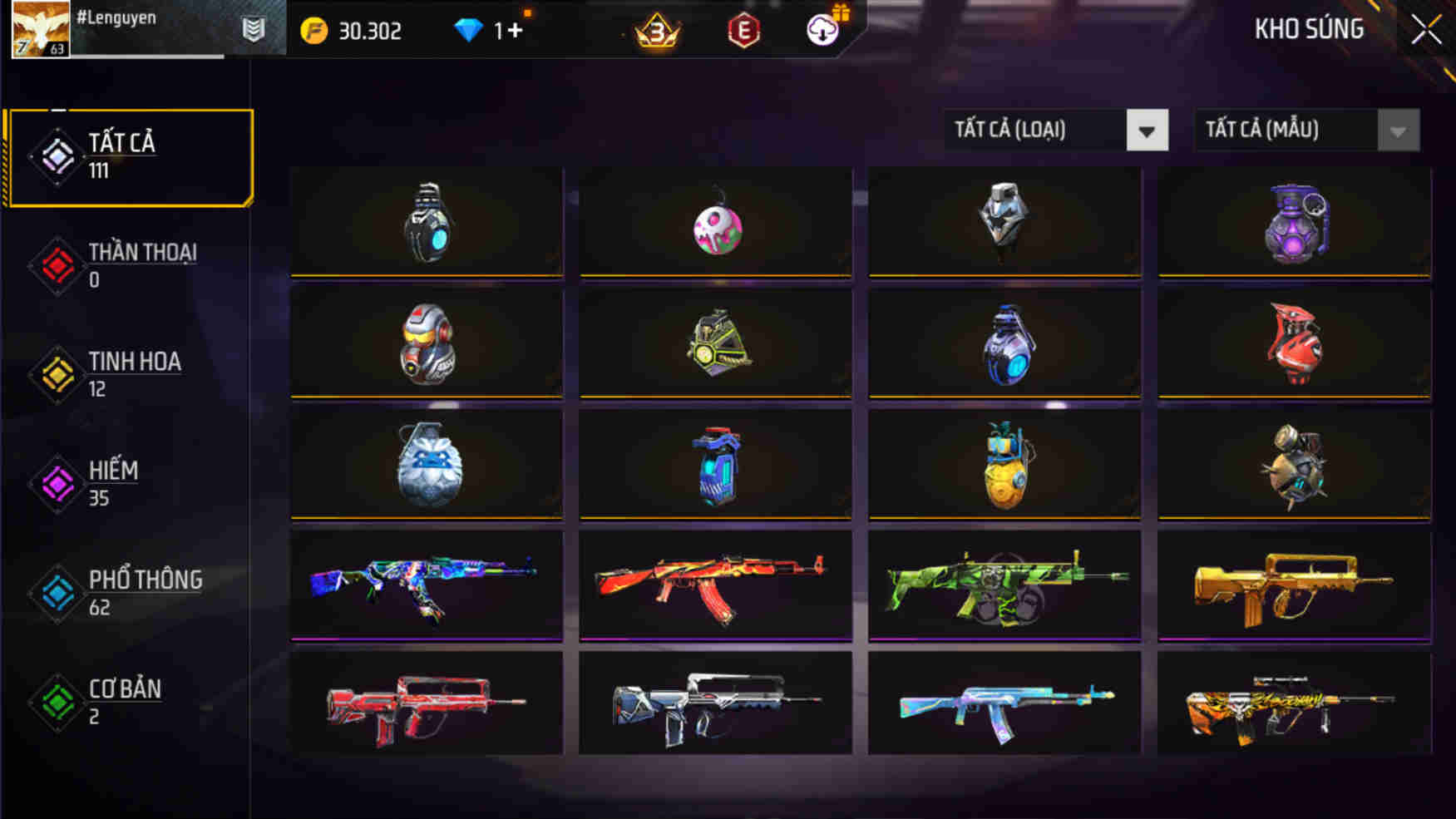This screenshot has height=819, width=1456.
Task: Select the THẦN THOẠI category filter
Action: [140, 252]
